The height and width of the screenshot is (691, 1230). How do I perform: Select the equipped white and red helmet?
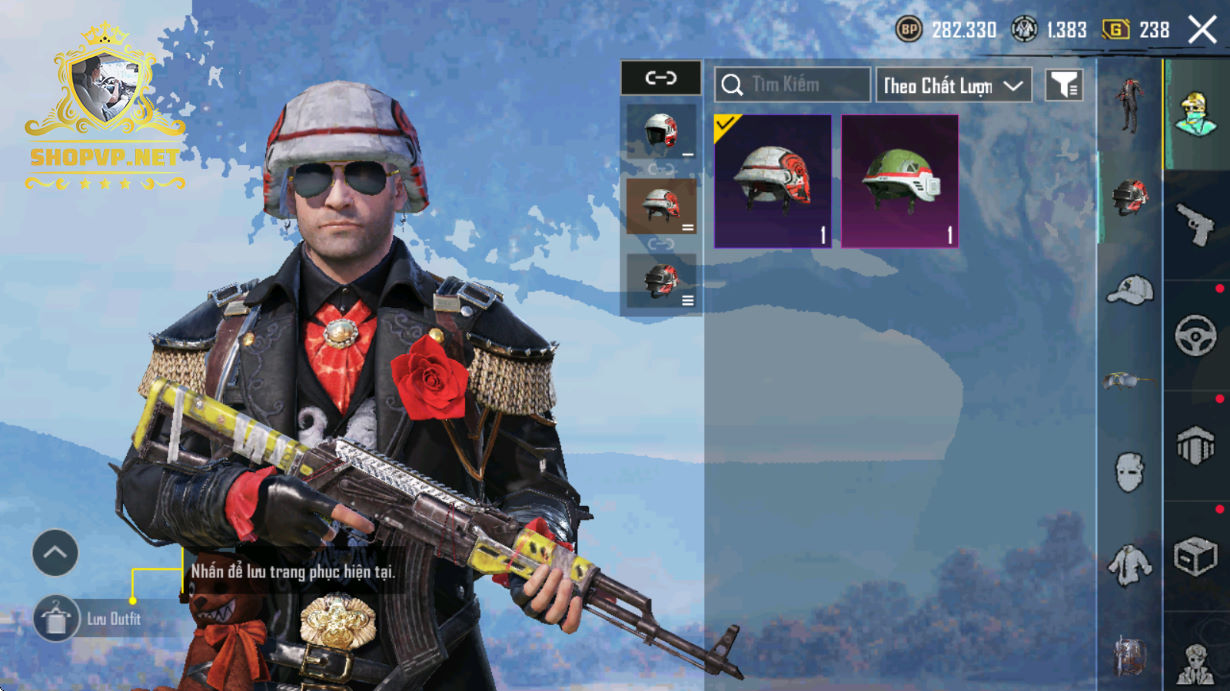[772, 181]
